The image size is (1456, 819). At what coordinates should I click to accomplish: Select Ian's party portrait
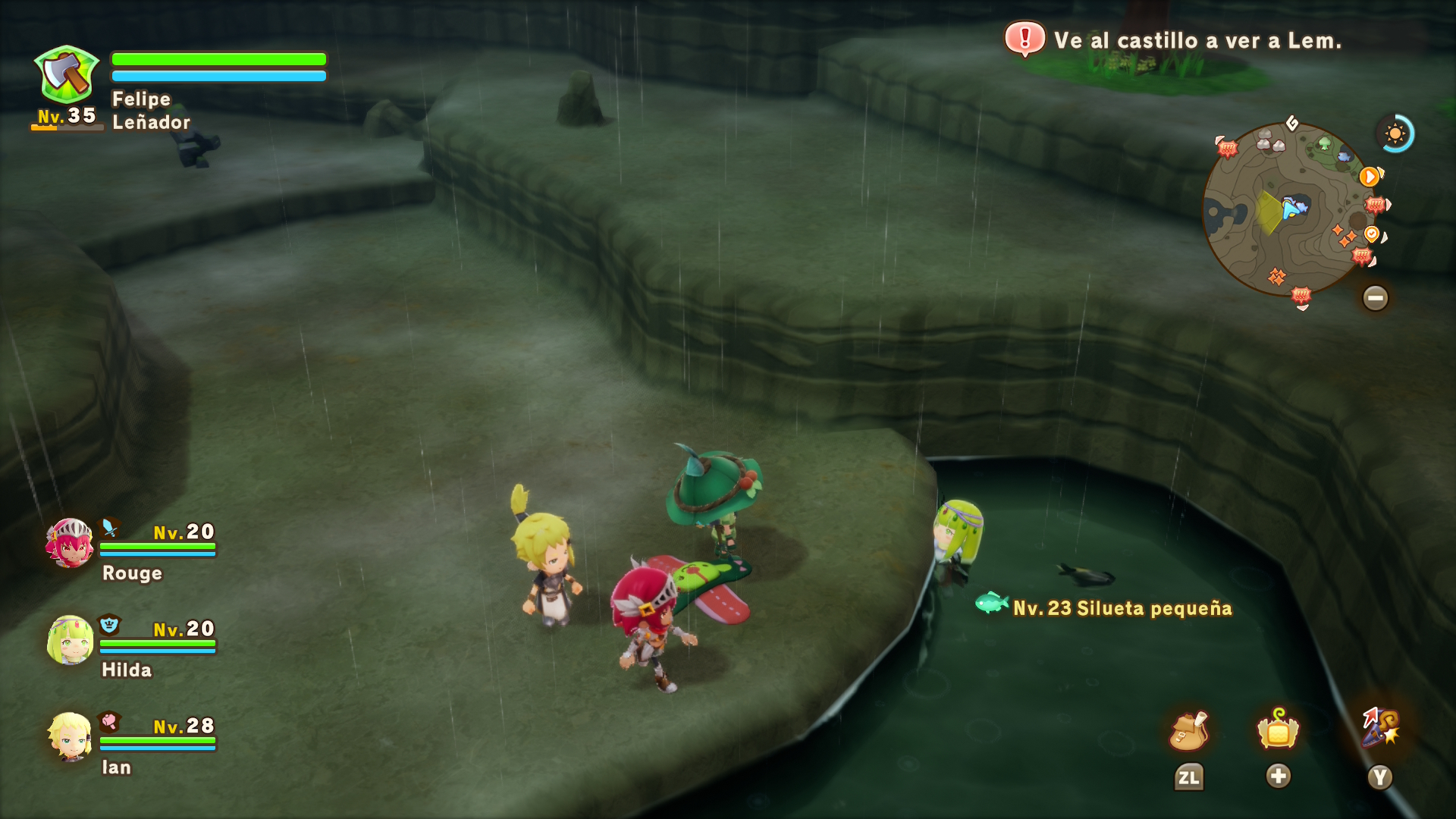(70, 736)
